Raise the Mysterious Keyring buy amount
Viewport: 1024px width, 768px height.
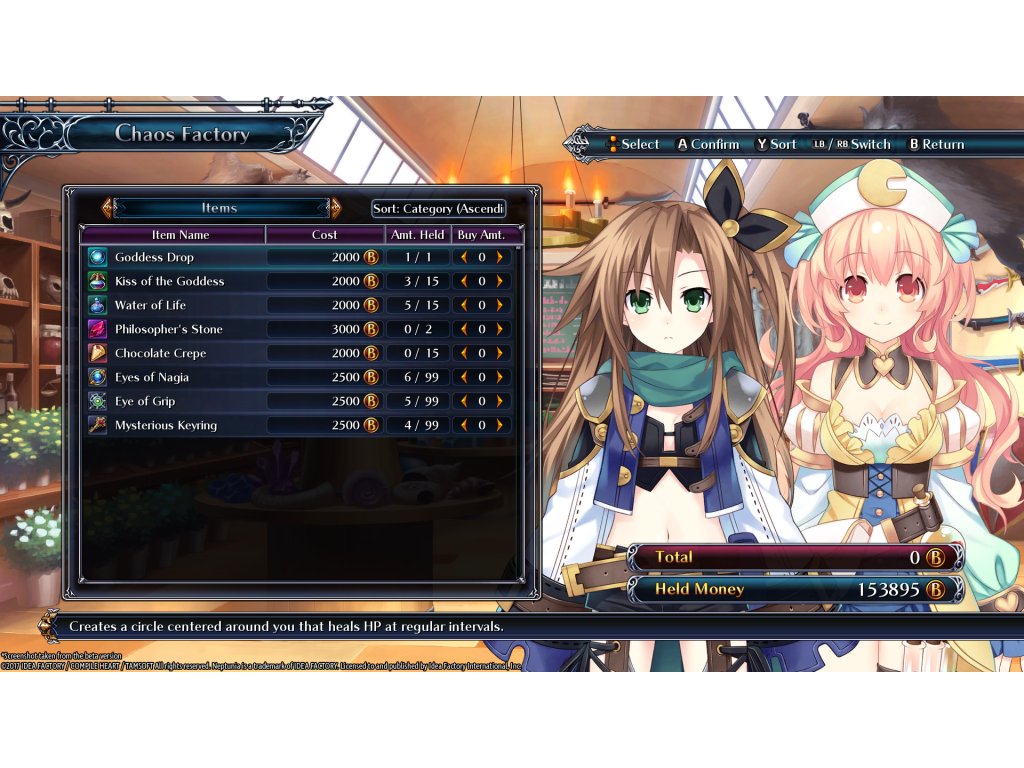[x=499, y=425]
